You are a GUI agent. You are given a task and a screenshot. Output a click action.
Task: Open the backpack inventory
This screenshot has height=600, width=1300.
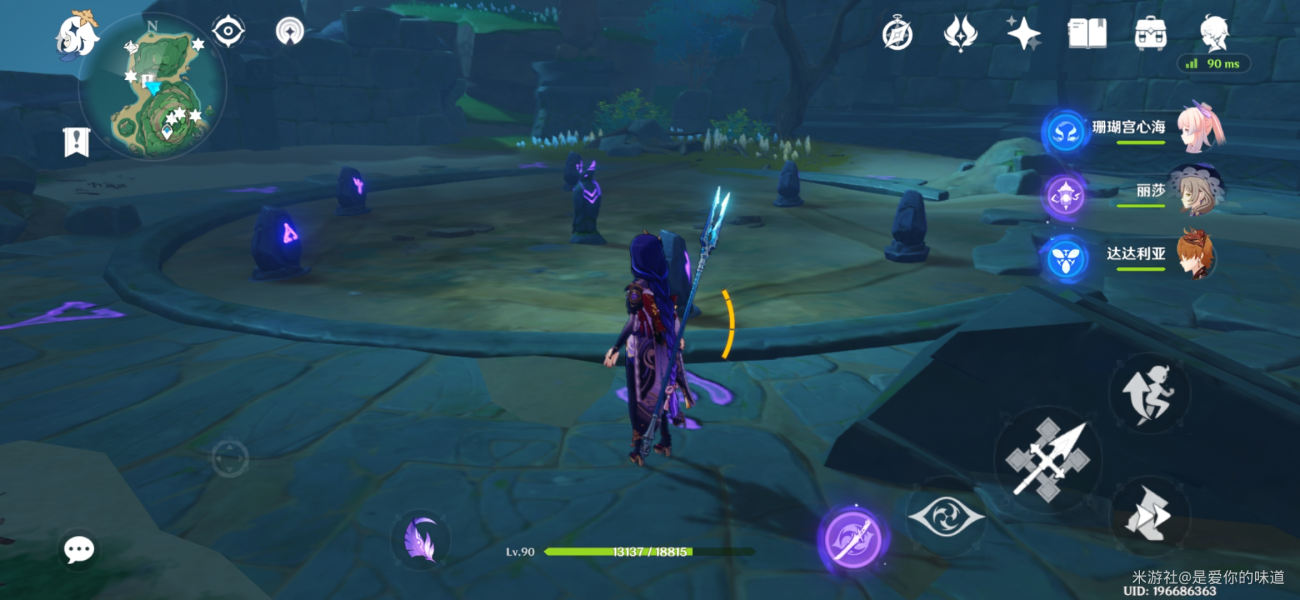click(1151, 34)
